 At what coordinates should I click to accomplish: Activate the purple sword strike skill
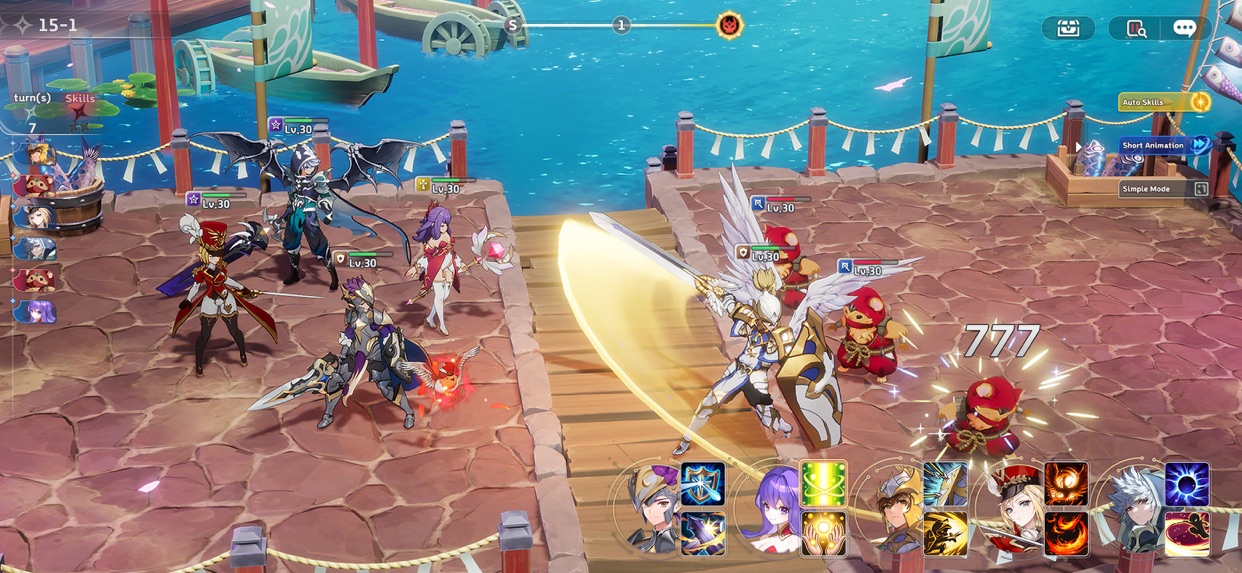(703, 533)
